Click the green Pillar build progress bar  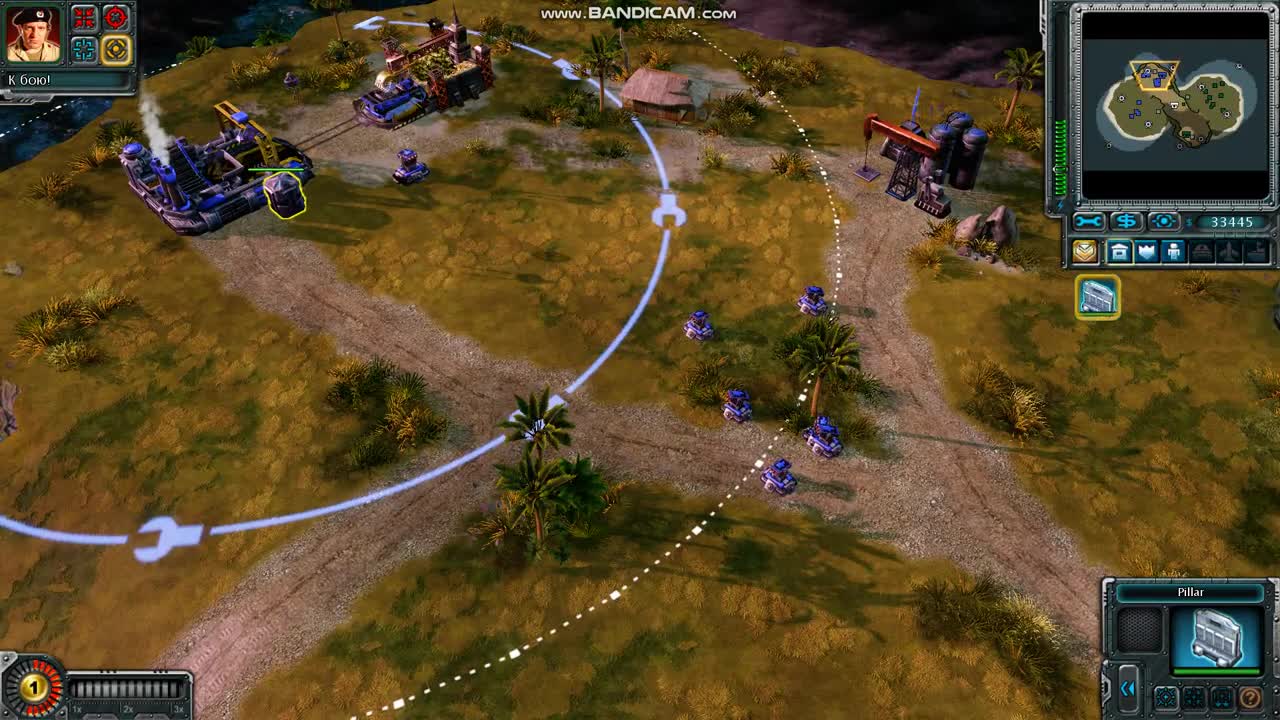click(x=1216, y=670)
